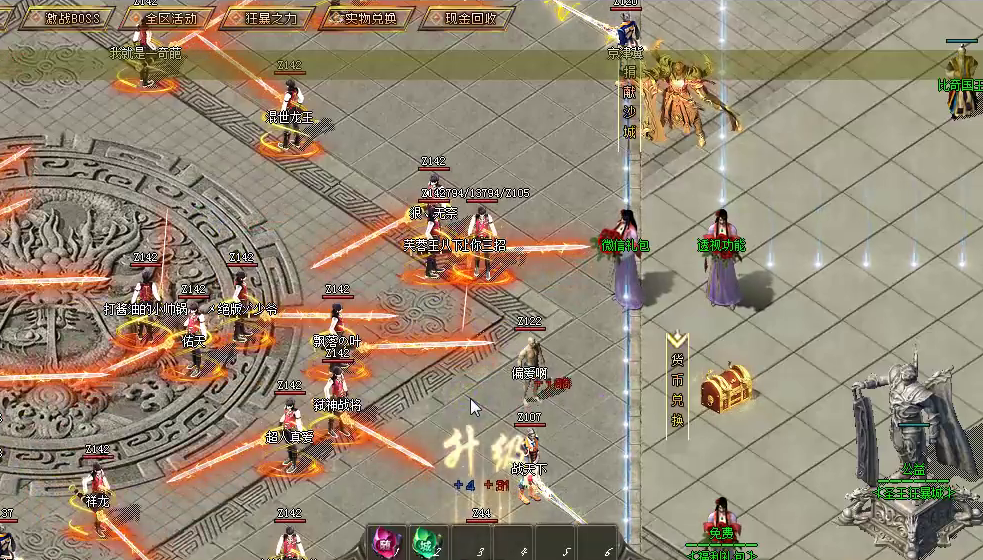Open the 激战BOSS menu button
The height and width of the screenshot is (560, 983).
(x=68, y=18)
